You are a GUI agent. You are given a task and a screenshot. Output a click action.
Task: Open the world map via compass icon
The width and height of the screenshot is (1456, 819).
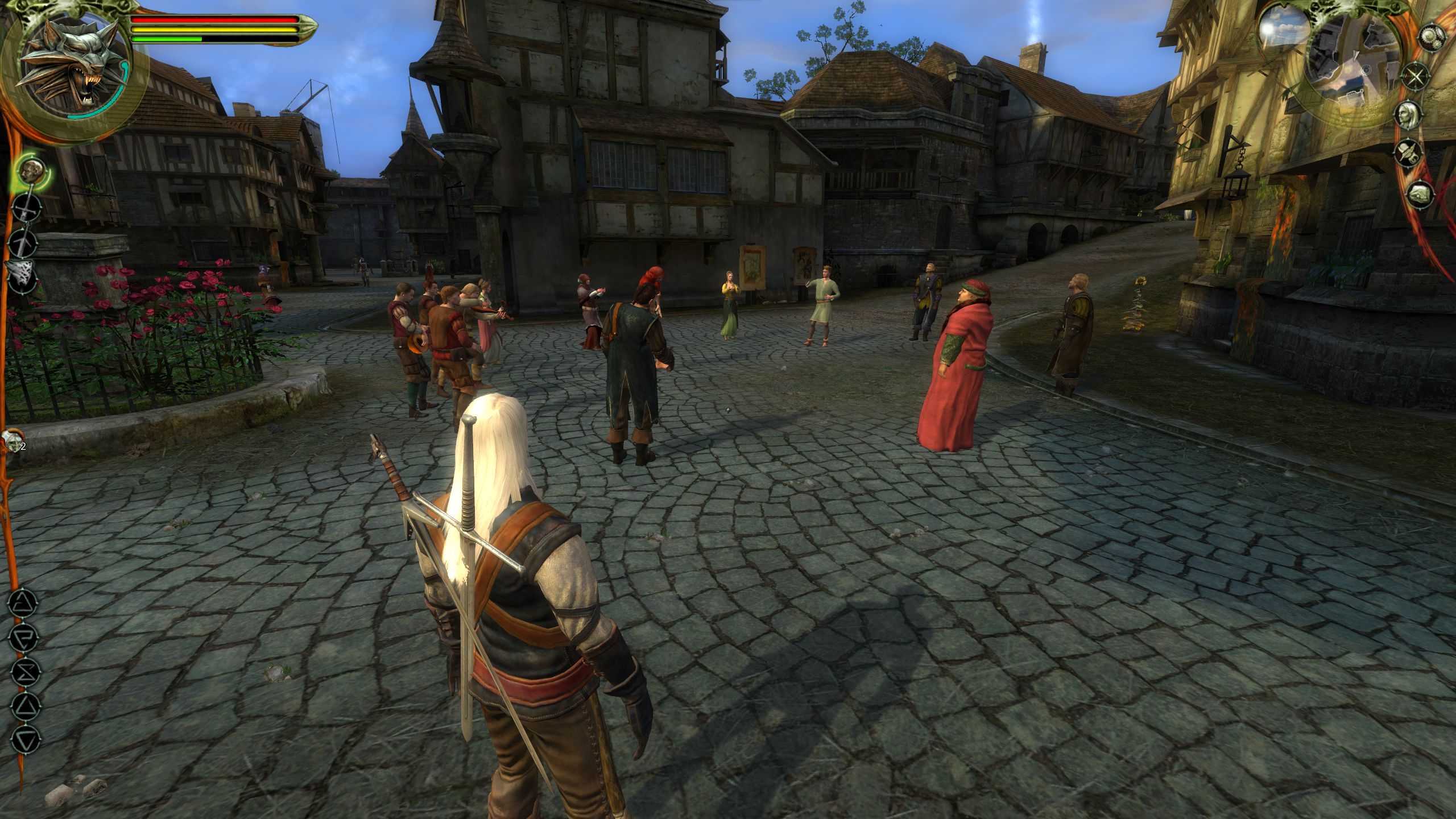click(x=1416, y=76)
